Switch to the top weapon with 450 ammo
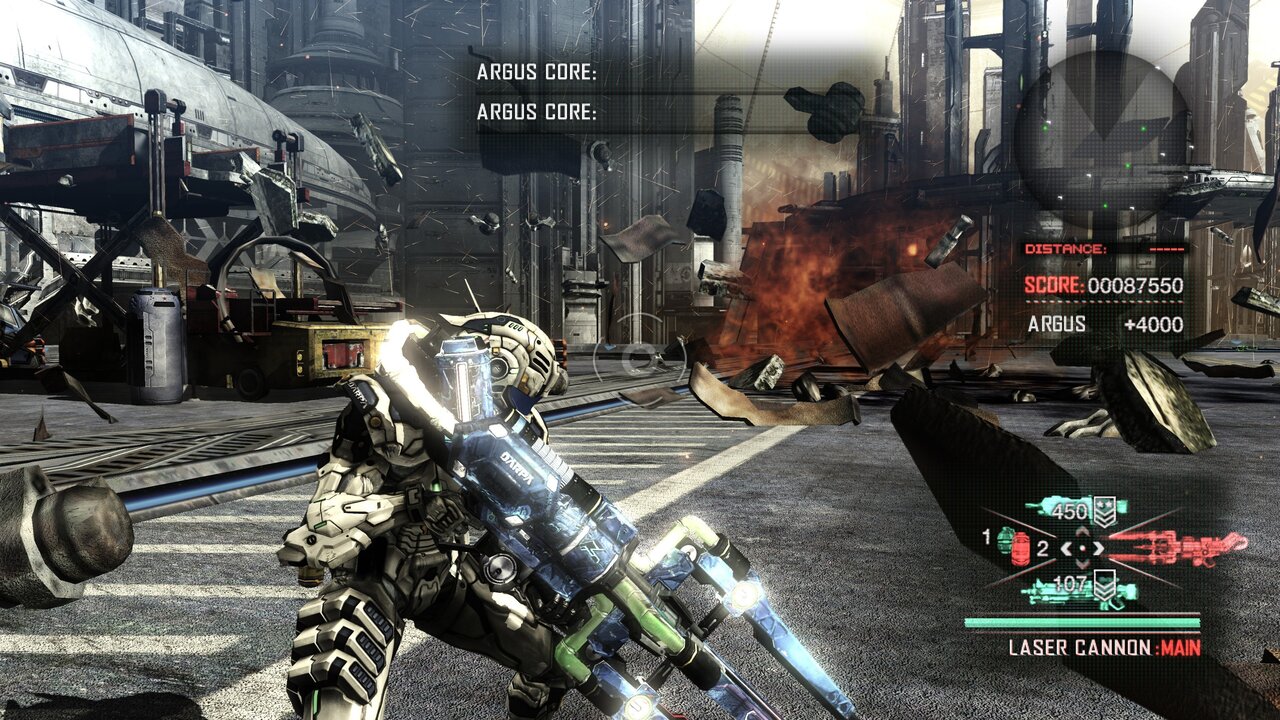Screen dimensions: 1280x720 (1075, 508)
